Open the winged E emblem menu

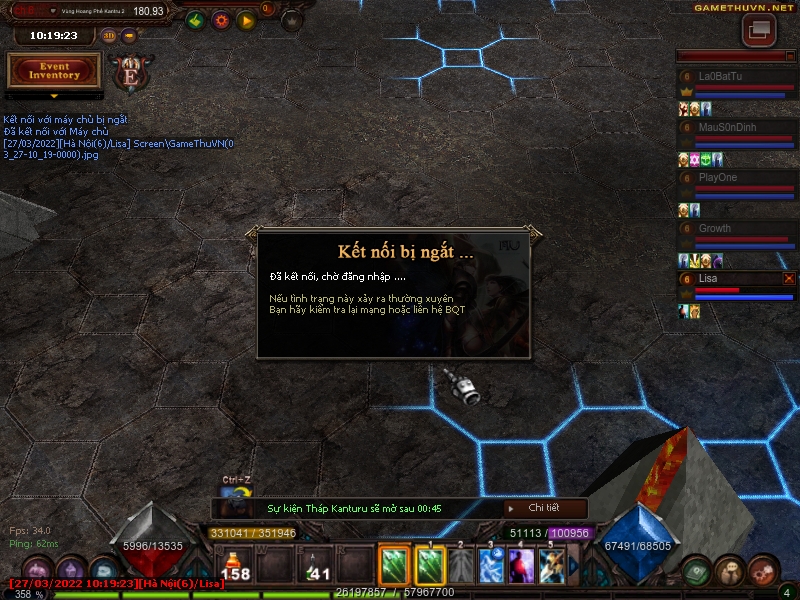[x=131, y=71]
